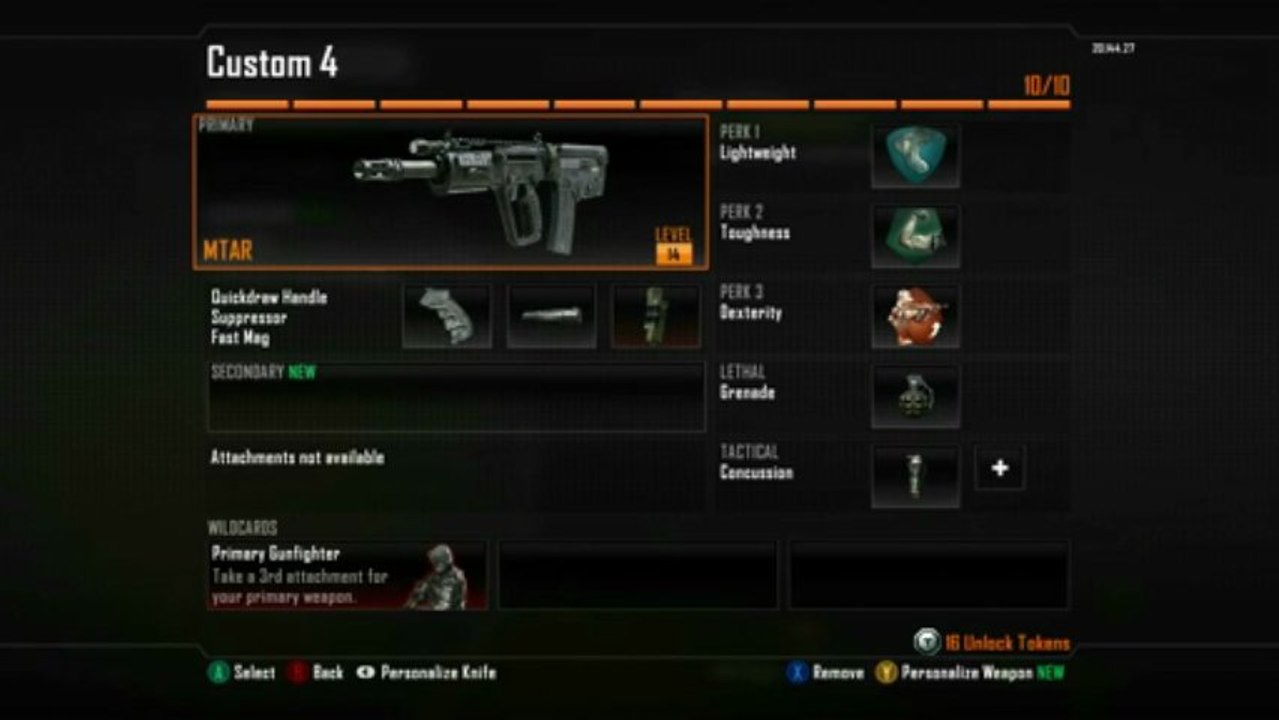This screenshot has height=720, width=1279.
Task: Choose the Quickdrow Handle attachment icon
Action: pyautogui.click(x=446, y=316)
